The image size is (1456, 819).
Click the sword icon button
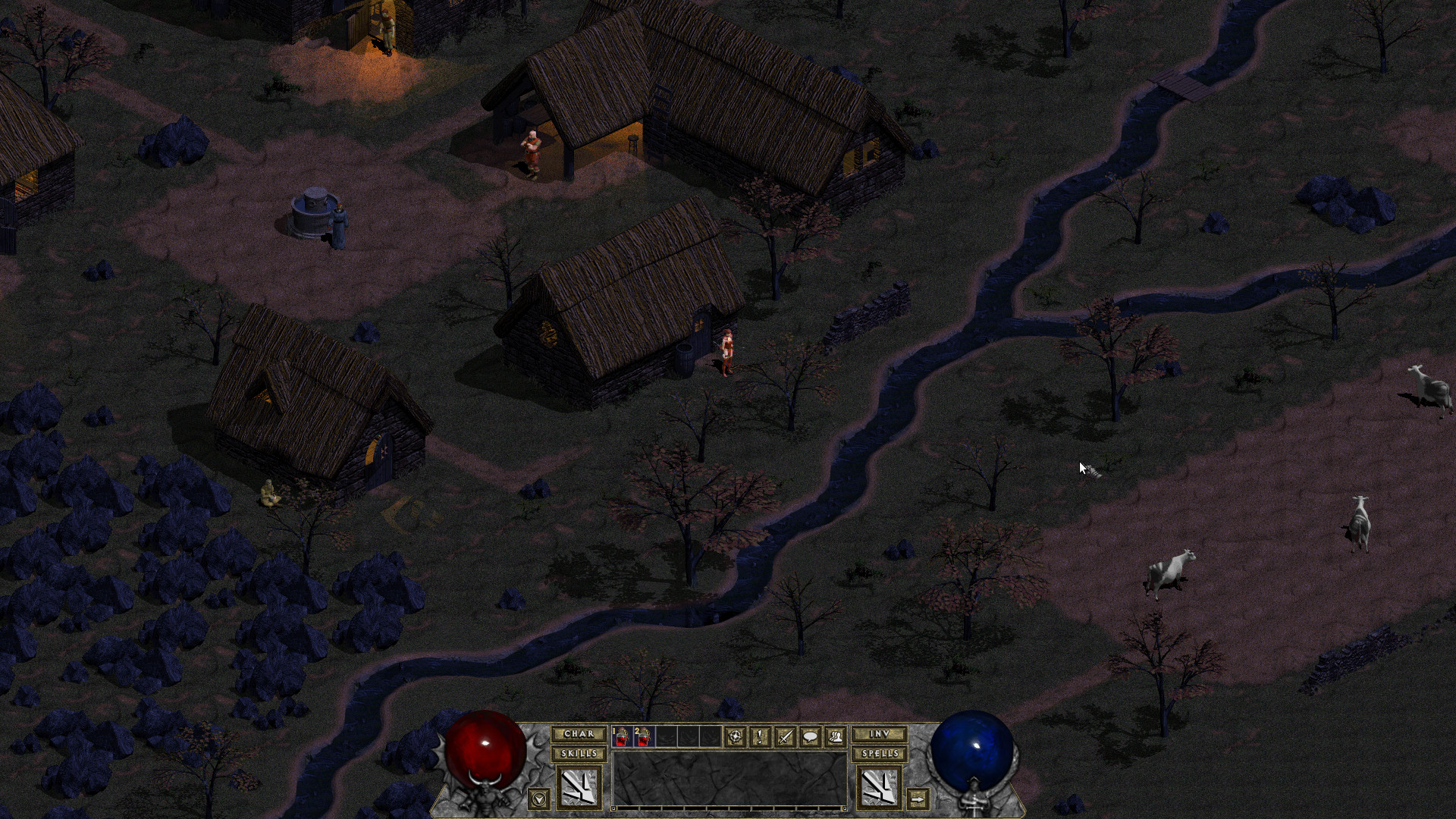click(x=785, y=736)
